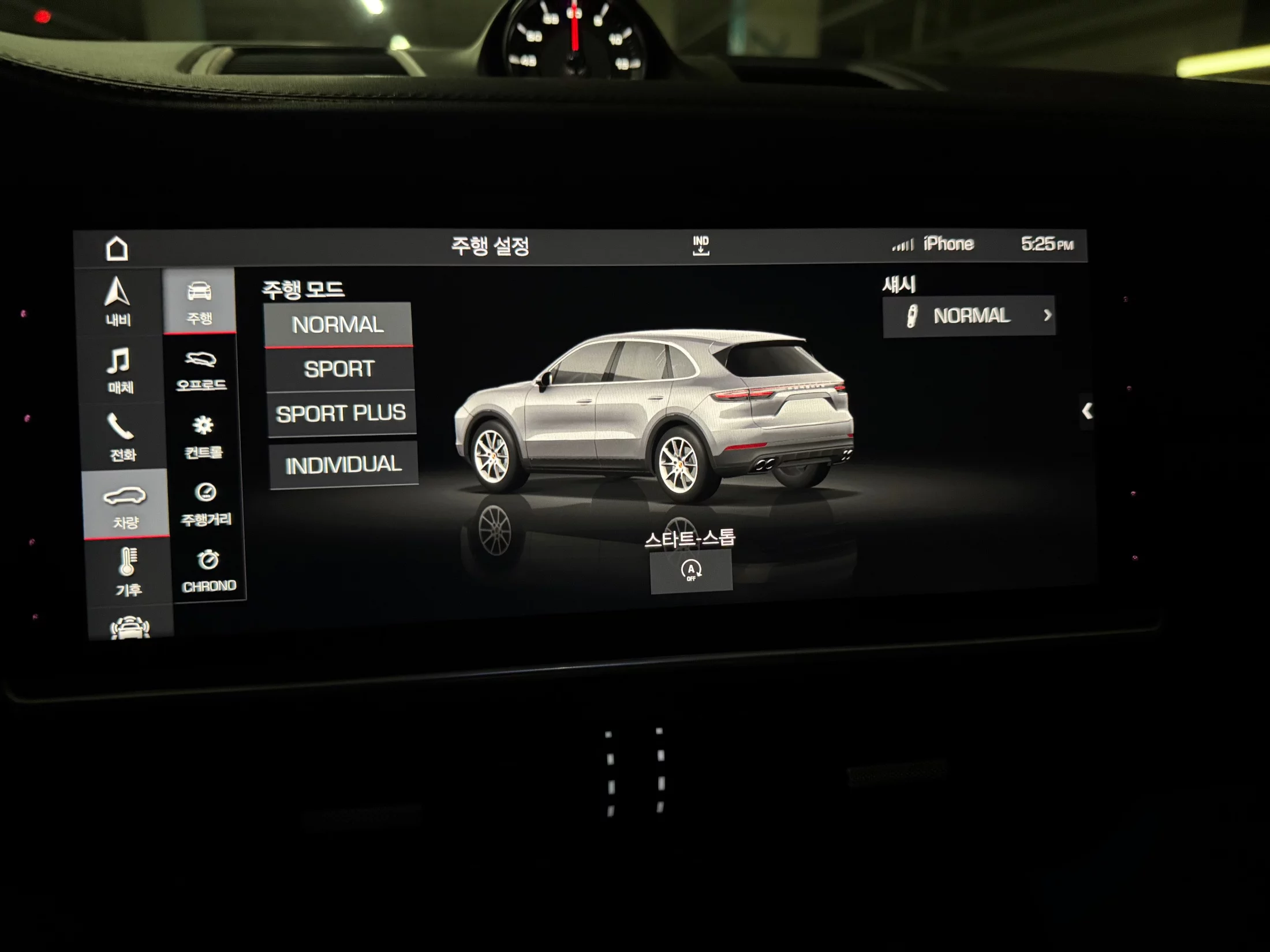Open the parking assist car icon menu

pos(130,627)
